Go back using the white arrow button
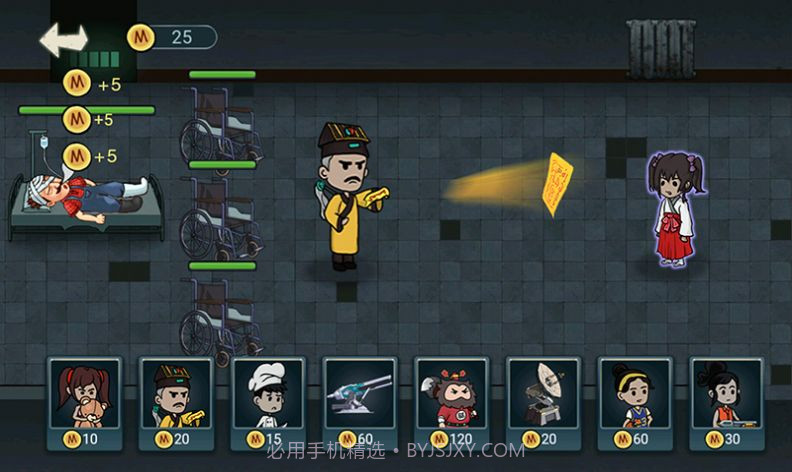Screen dimensions: 792x472 (64, 40)
